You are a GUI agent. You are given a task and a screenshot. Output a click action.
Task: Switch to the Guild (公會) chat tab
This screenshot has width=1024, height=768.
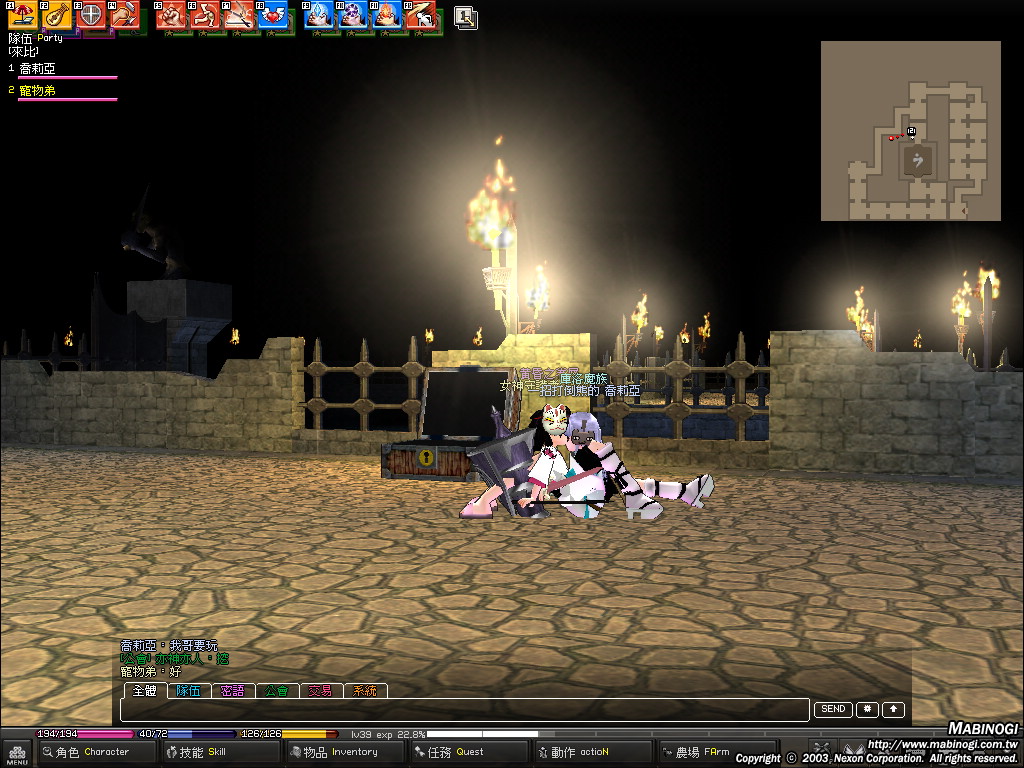coord(276,690)
